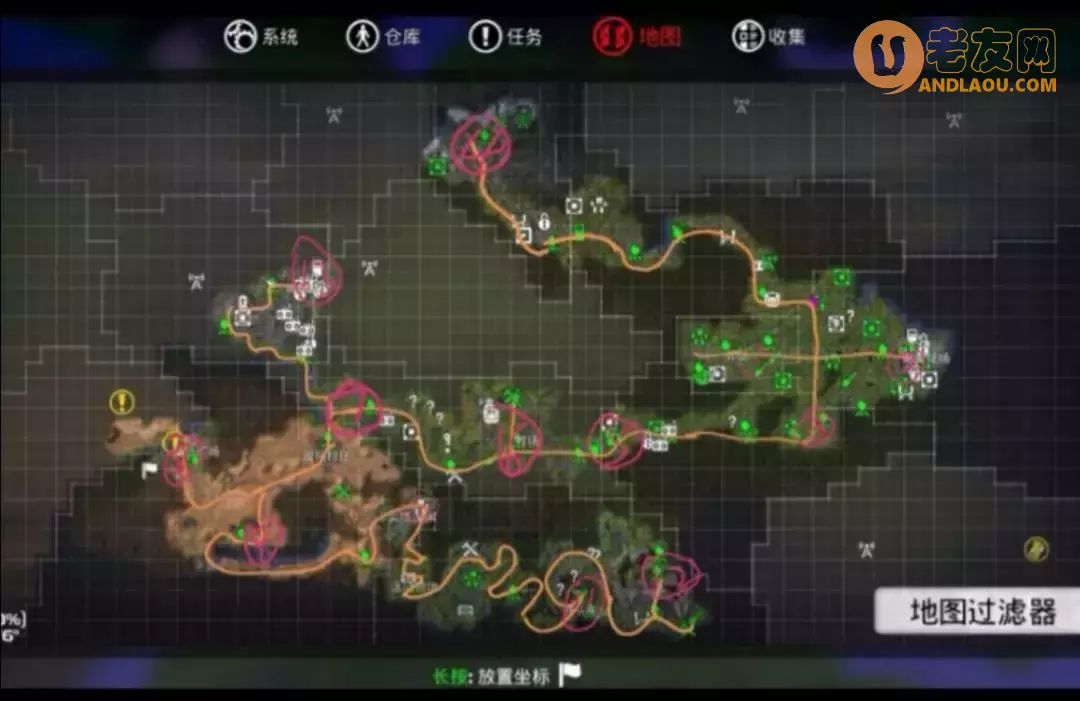The width and height of the screenshot is (1080, 701).
Task: Switch to the 系统 tab
Action: click(x=261, y=37)
